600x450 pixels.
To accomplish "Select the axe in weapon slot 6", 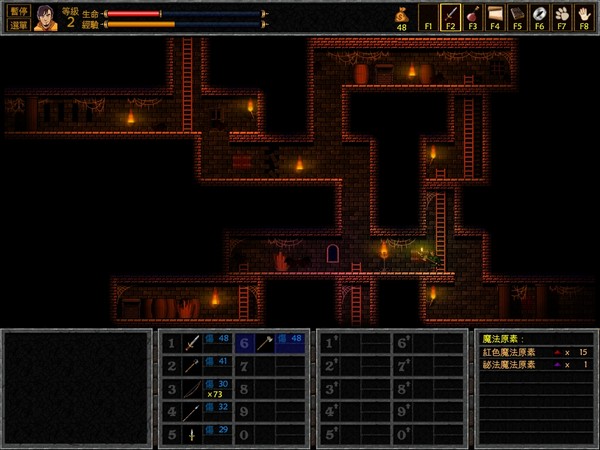I will (x=264, y=343).
